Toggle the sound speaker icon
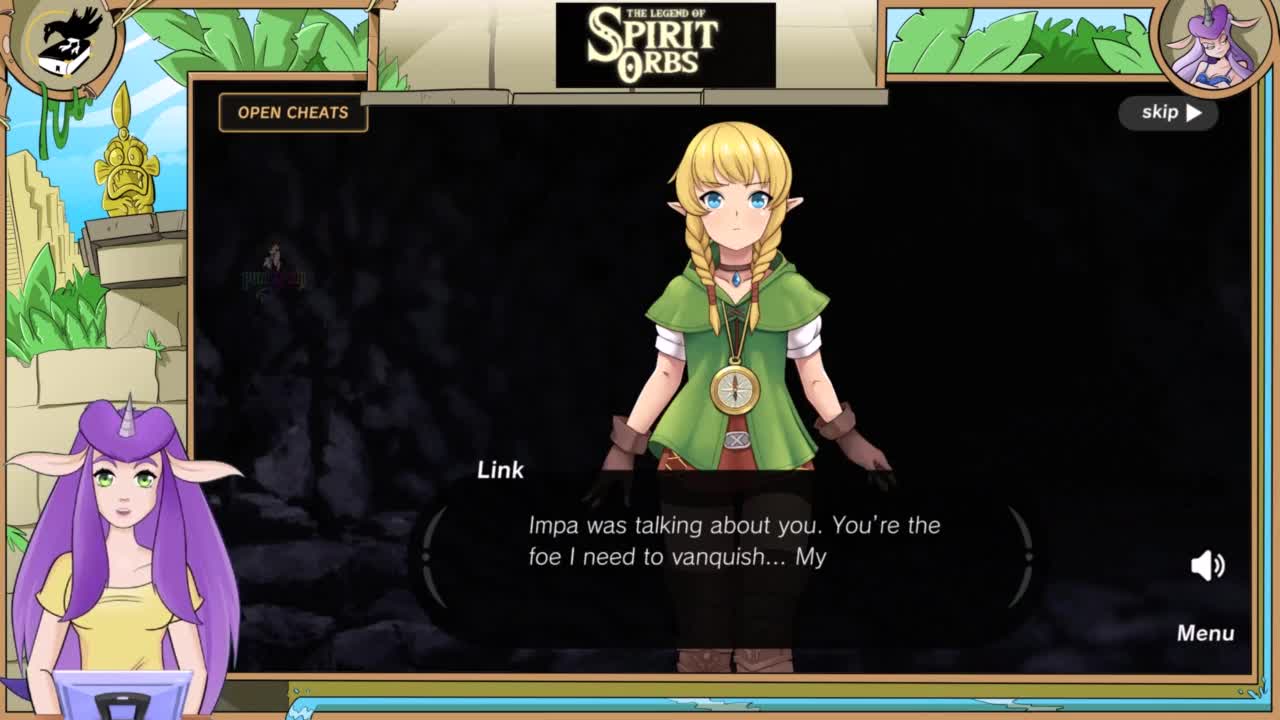 [1207, 565]
